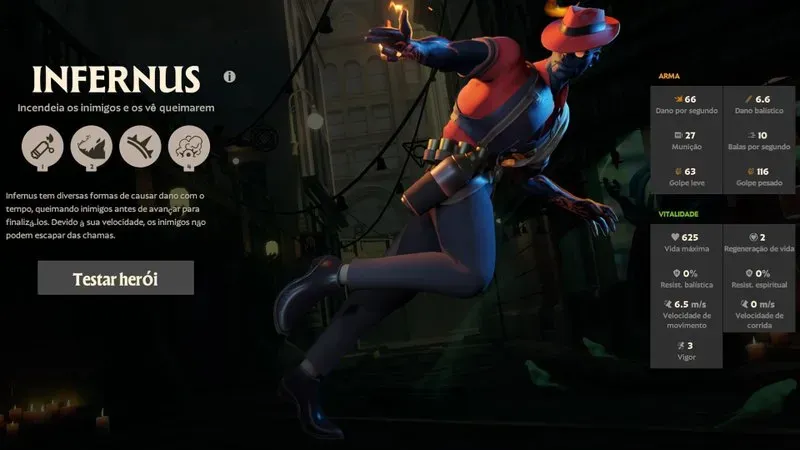Open the info icon beside Infernus
The width and height of the screenshot is (800, 450).
pyautogui.click(x=230, y=76)
